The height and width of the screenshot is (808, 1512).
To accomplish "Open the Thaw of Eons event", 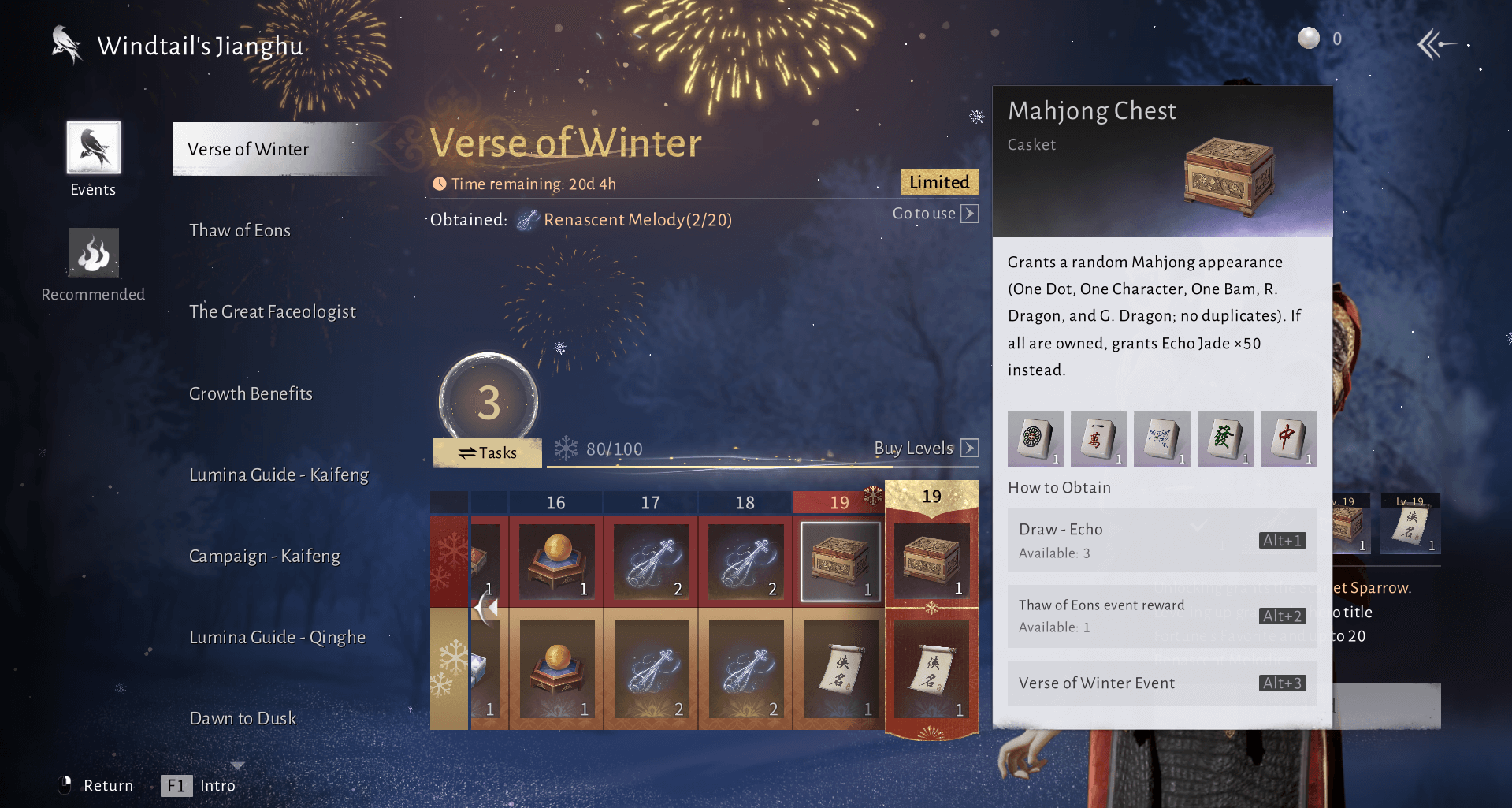I will 240,230.
